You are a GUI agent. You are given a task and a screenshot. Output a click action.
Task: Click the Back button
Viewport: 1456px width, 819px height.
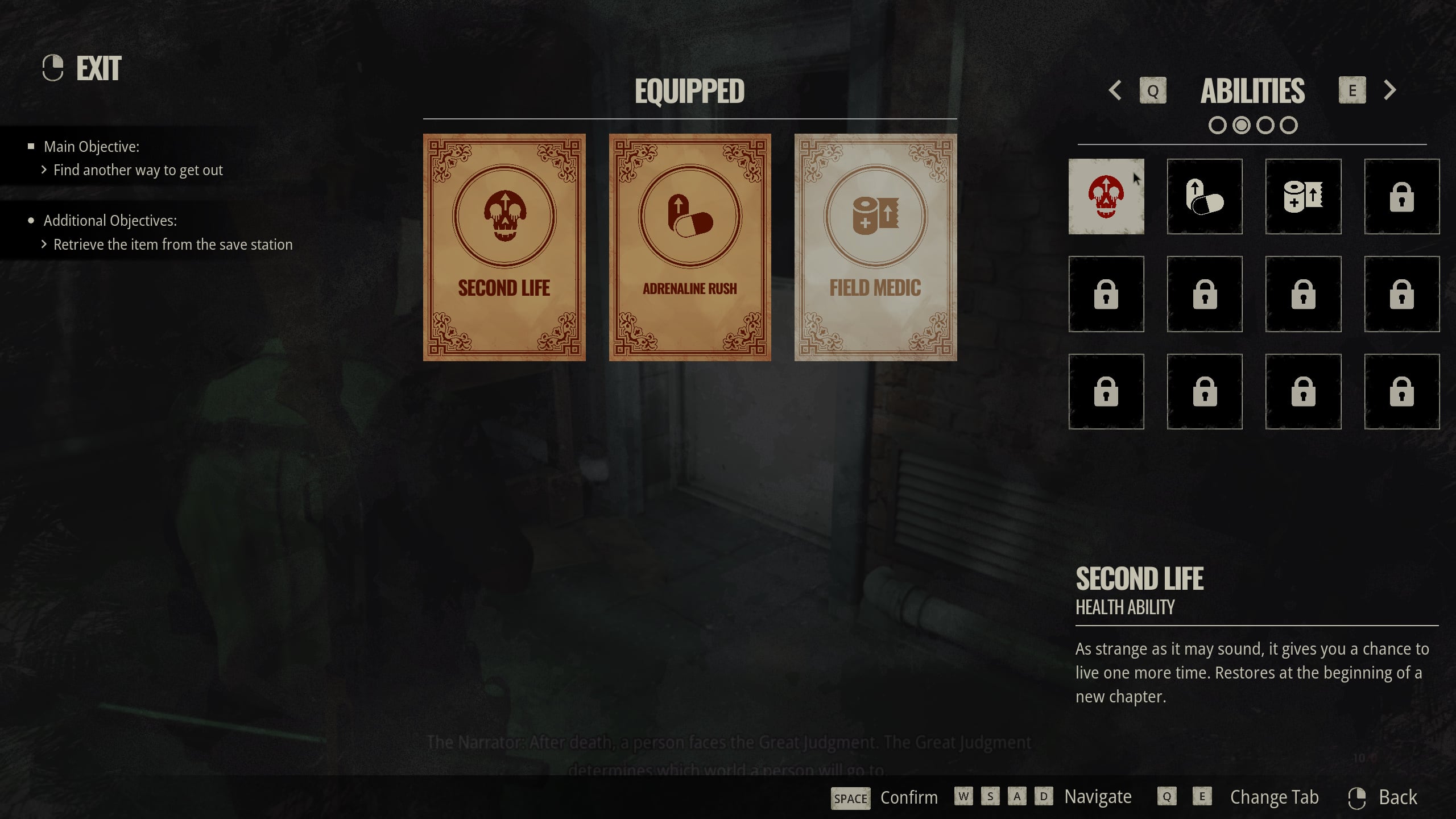point(1383,797)
